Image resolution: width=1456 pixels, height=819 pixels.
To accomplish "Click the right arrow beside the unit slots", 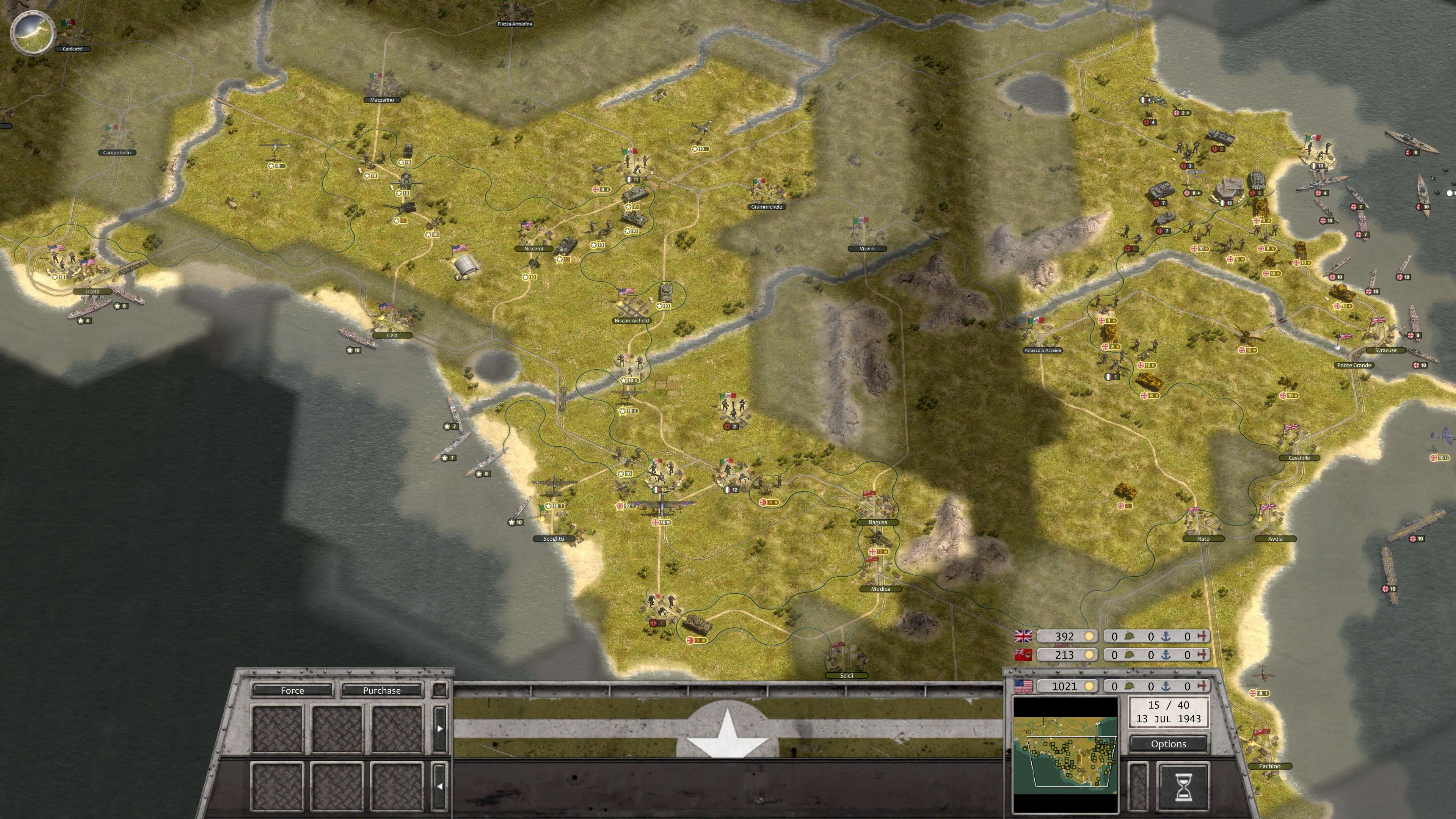I will coord(440,728).
